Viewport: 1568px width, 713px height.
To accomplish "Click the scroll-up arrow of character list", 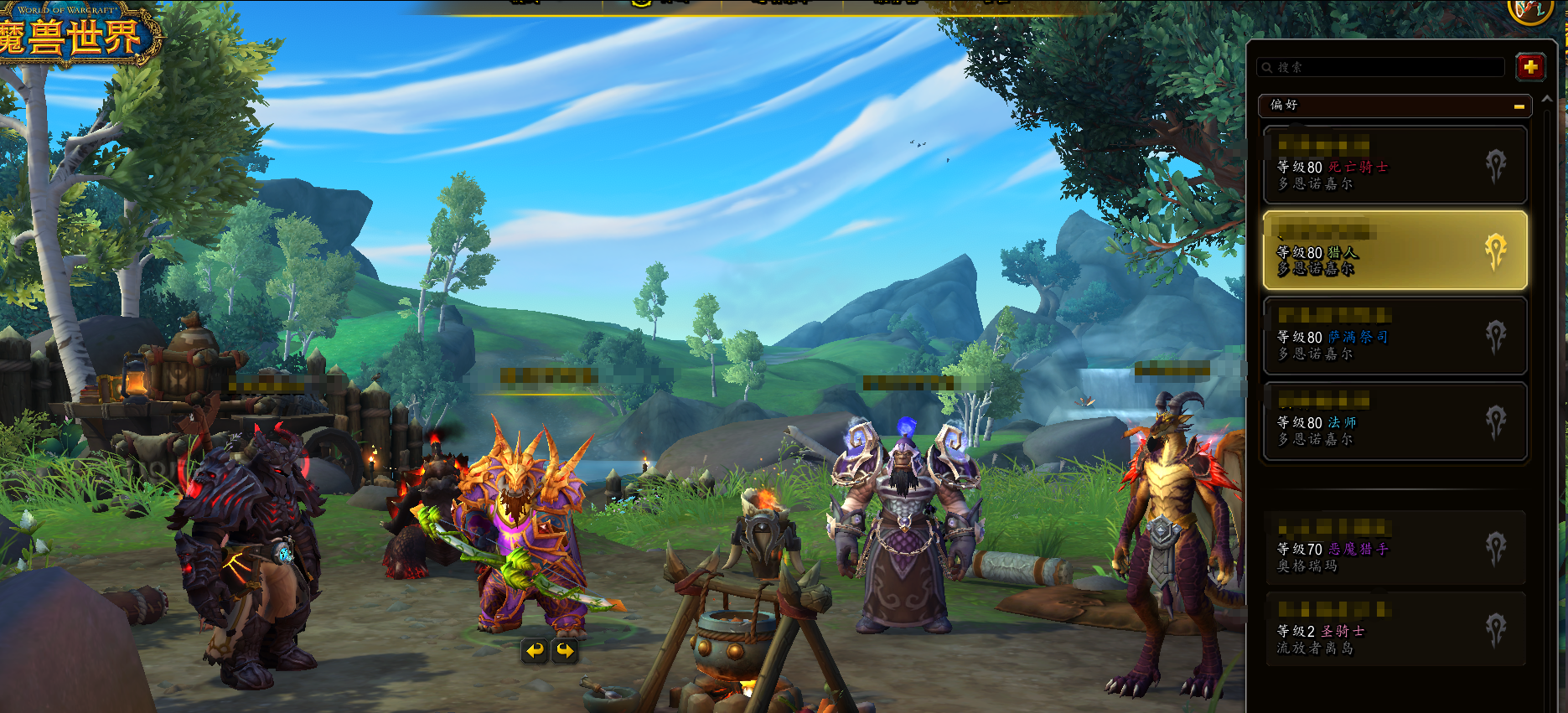I will (1547, 99).
